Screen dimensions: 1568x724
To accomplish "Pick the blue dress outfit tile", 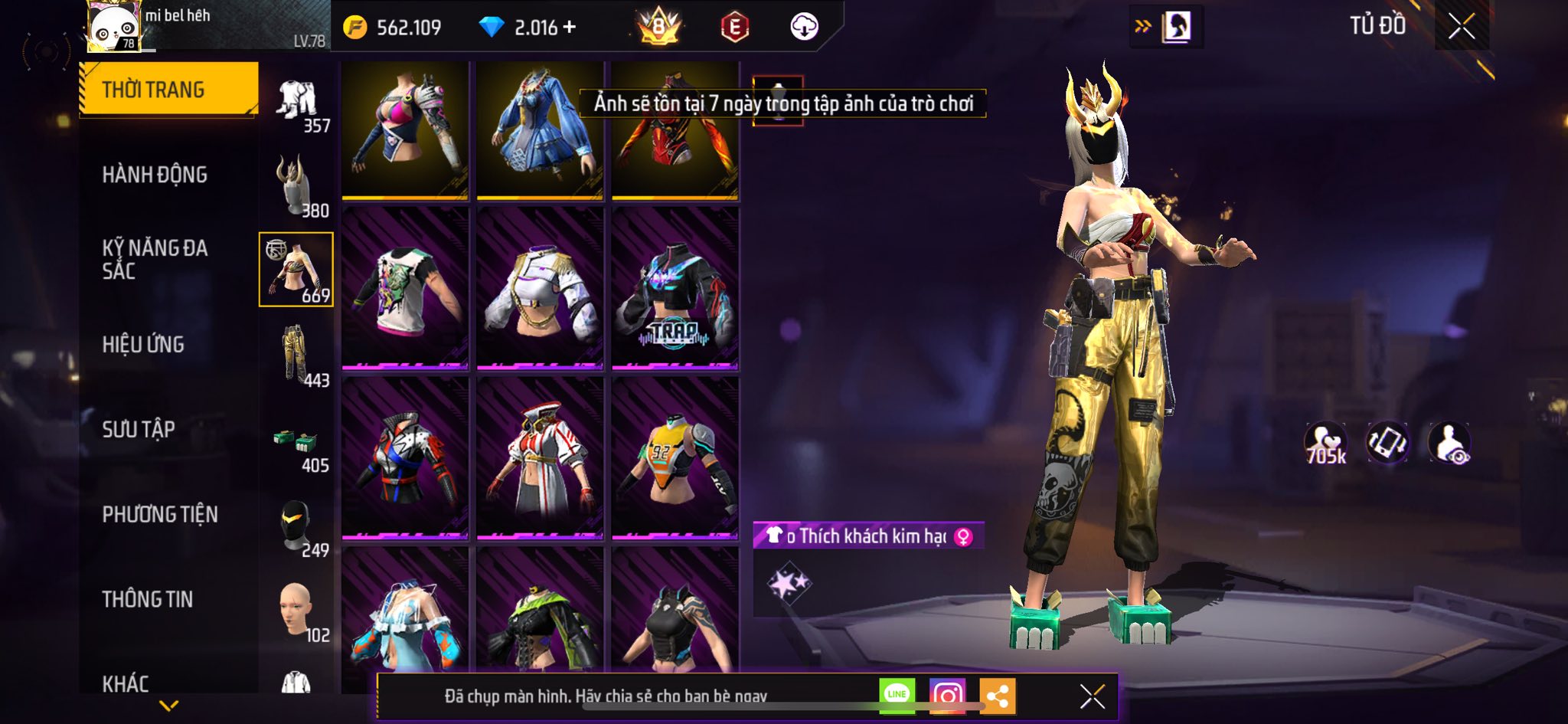I will (x=540, y=130).
